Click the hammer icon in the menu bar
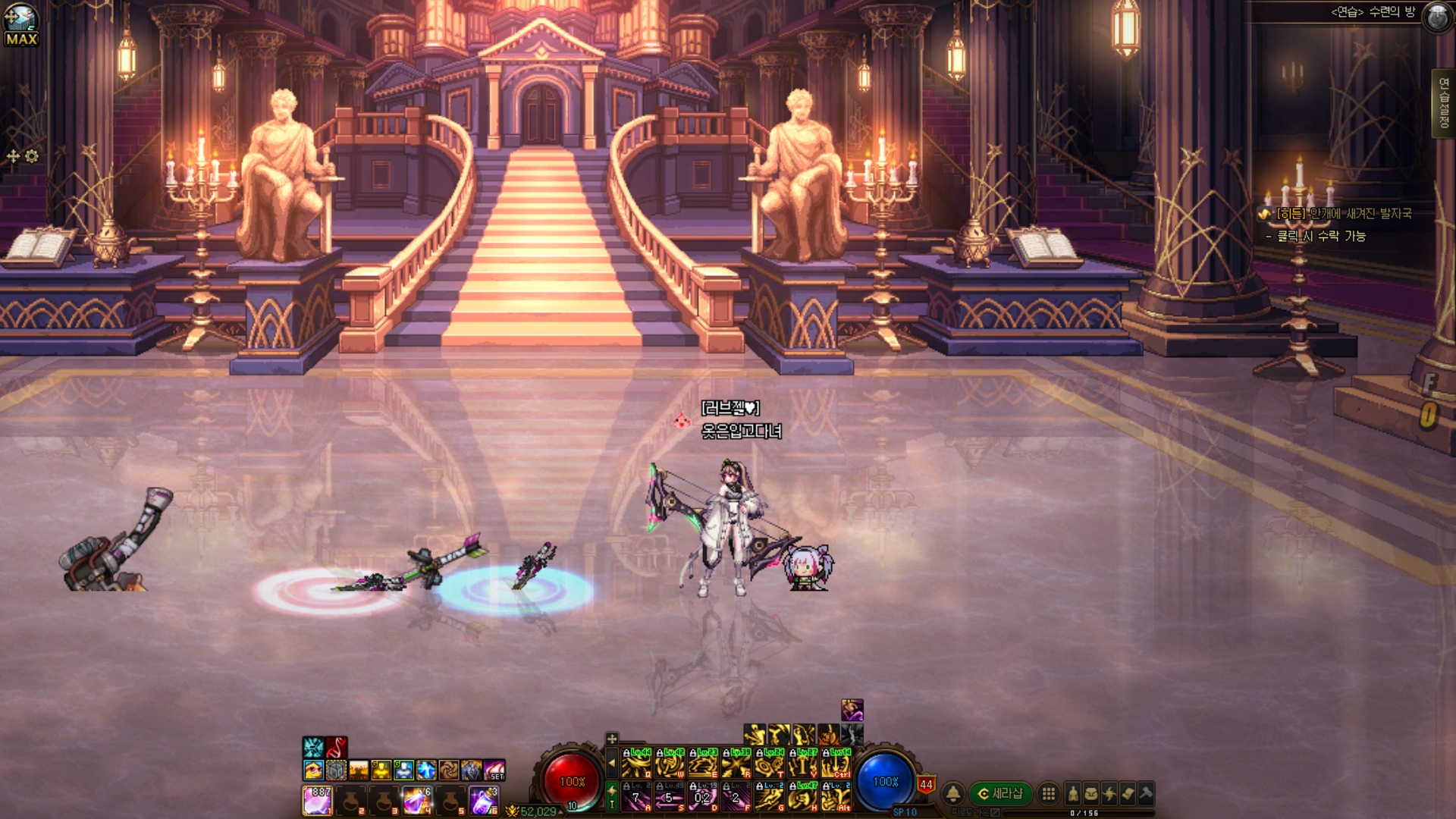Screen dimensions: 1456x819 (x=1146, y=793)
